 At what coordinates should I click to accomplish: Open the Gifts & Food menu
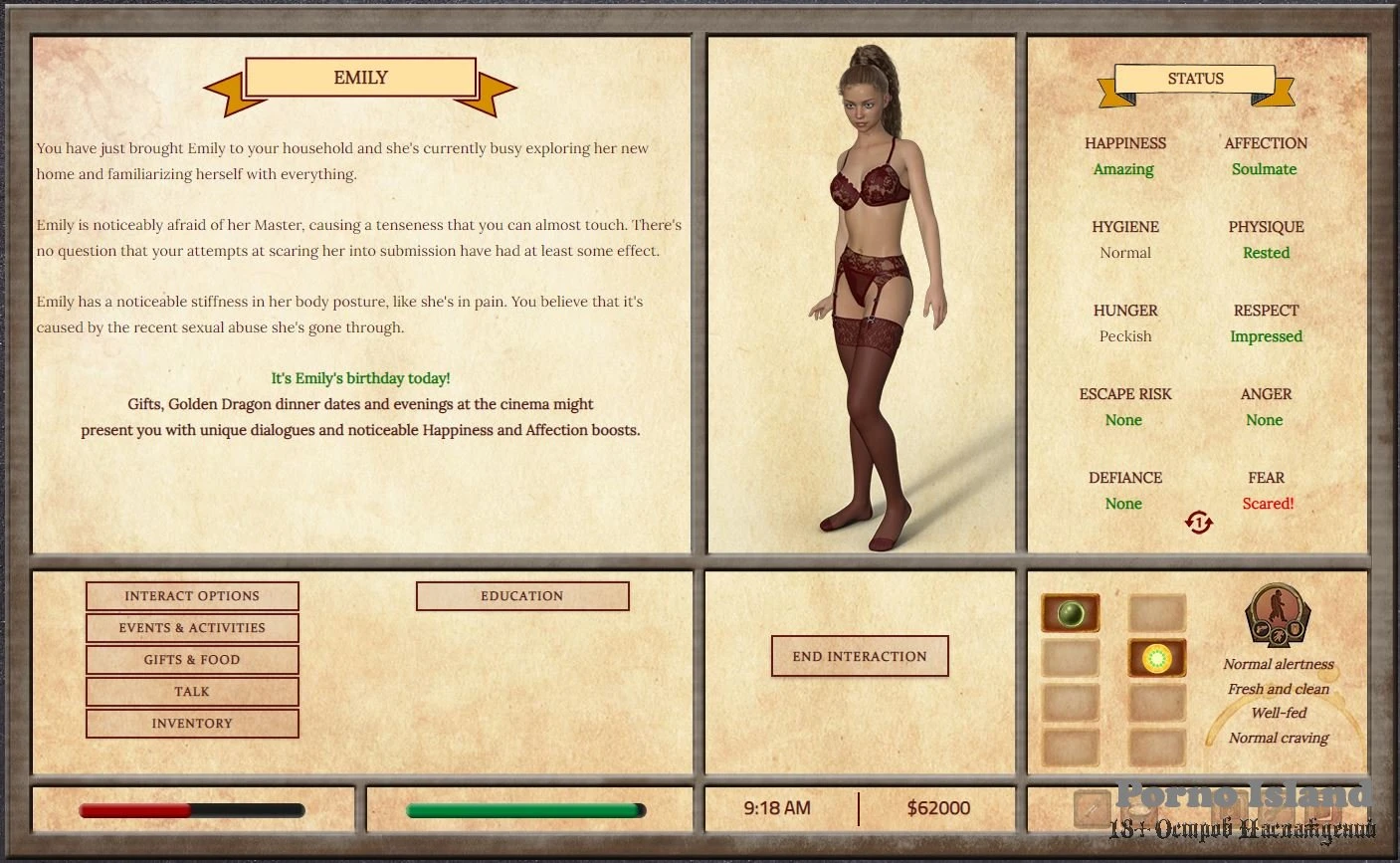(x=192, y=660)
